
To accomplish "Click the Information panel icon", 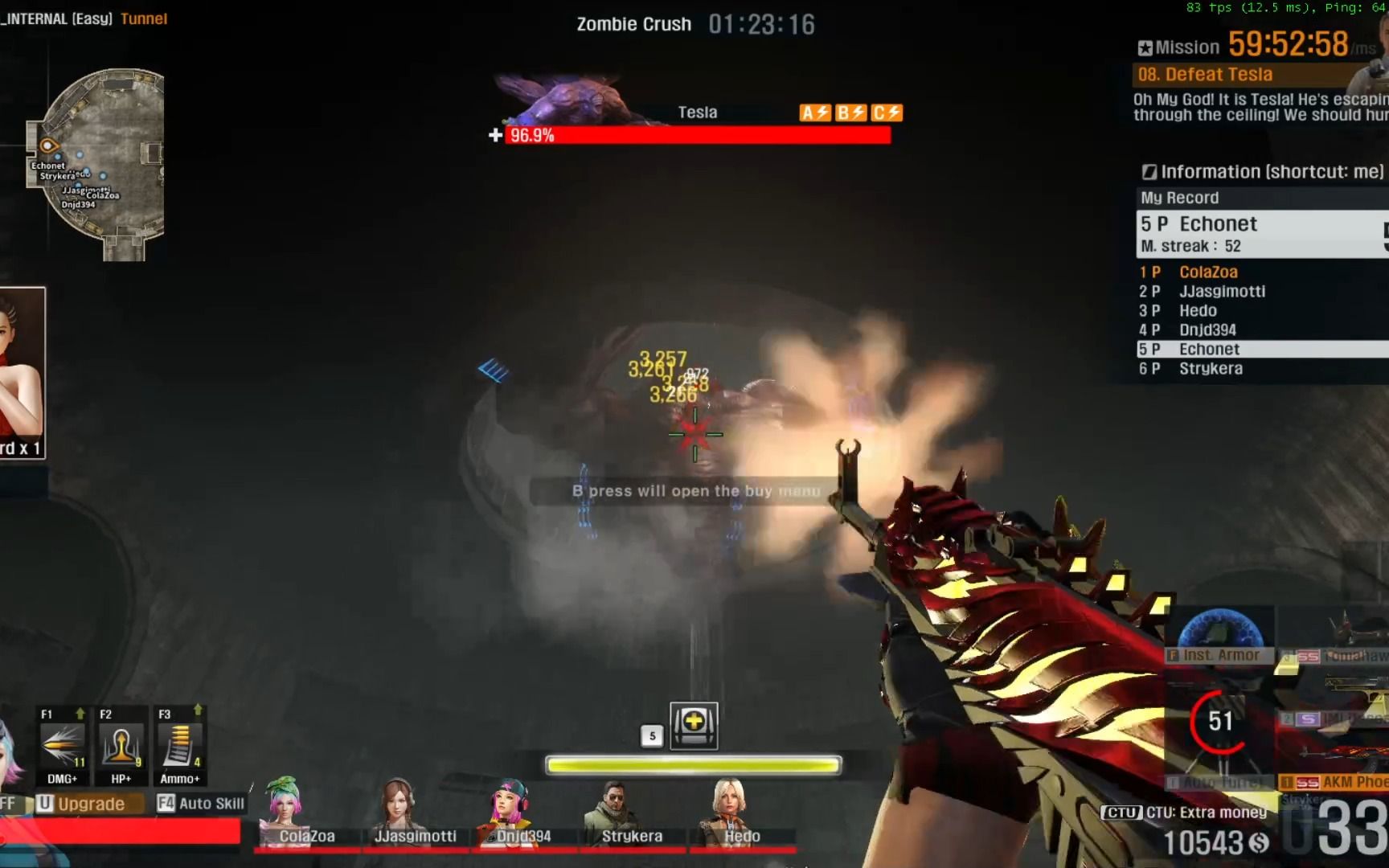I will click(1149, 171).
